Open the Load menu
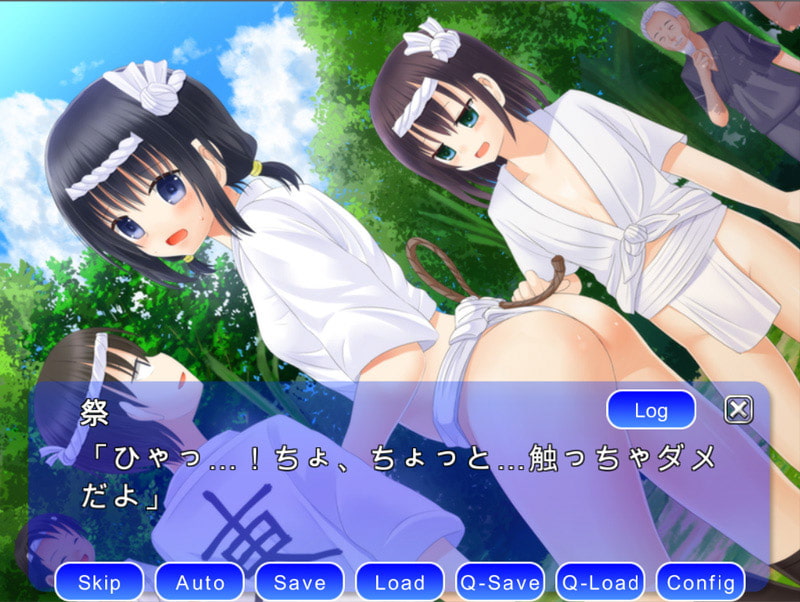The image size is (800, 602). tap(400, 582)
